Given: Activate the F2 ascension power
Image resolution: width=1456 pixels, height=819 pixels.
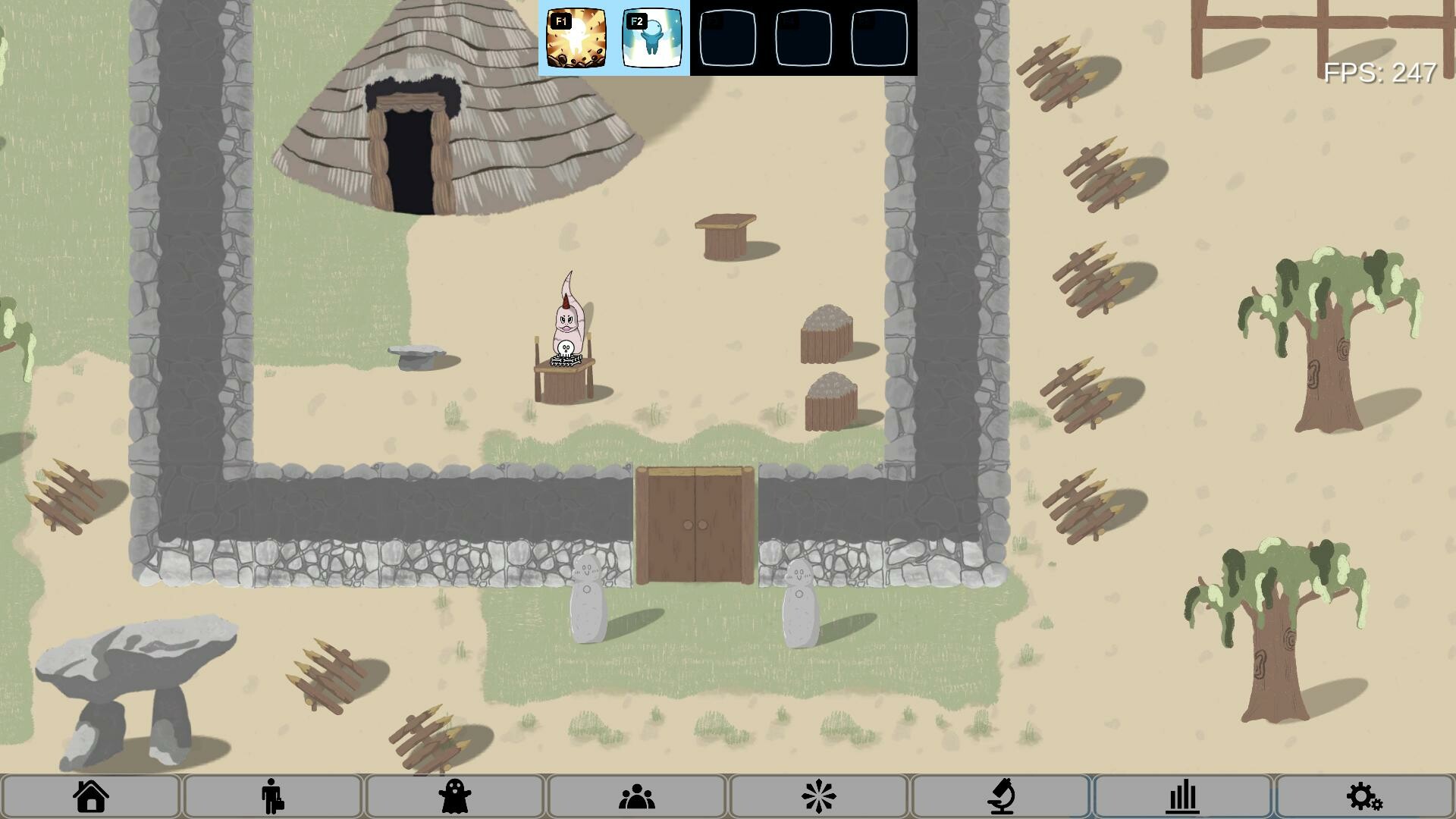Looking at the screenshot, I should (x=652, y=37).
